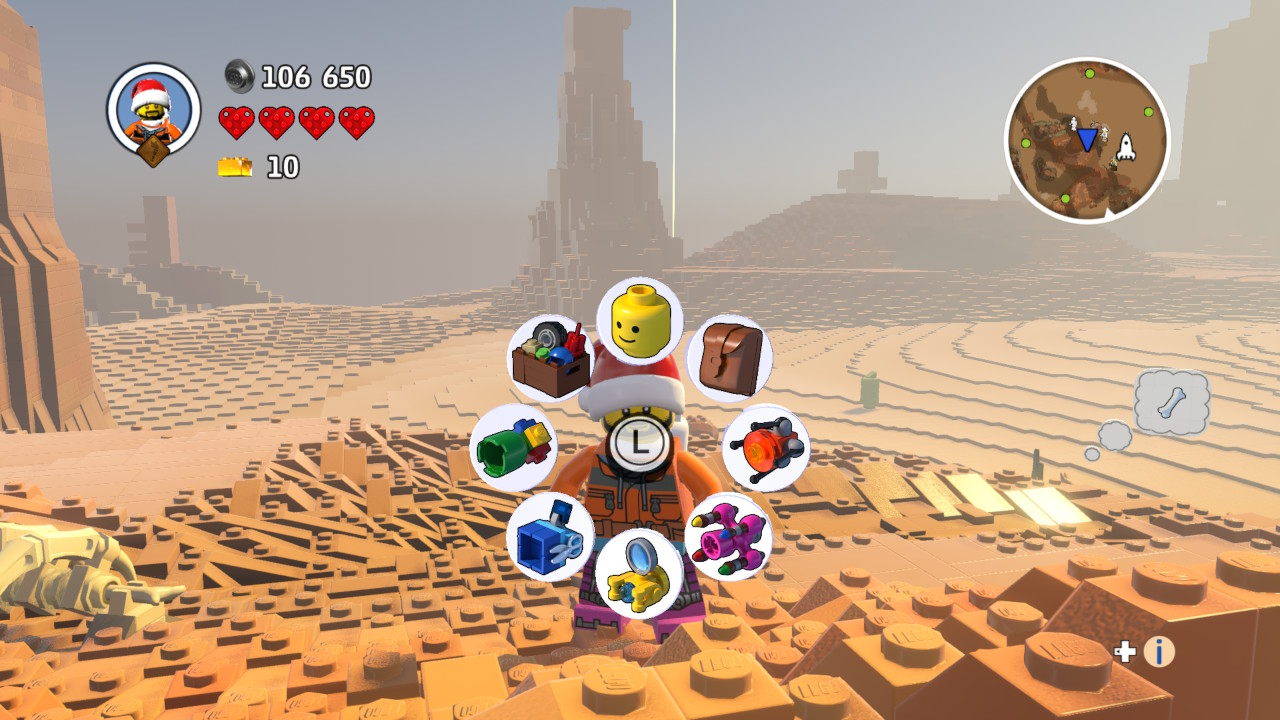The image size is (1280, 720).
Task: Open the map via the rocket ship icon
Action: (x=1128, y=144)
